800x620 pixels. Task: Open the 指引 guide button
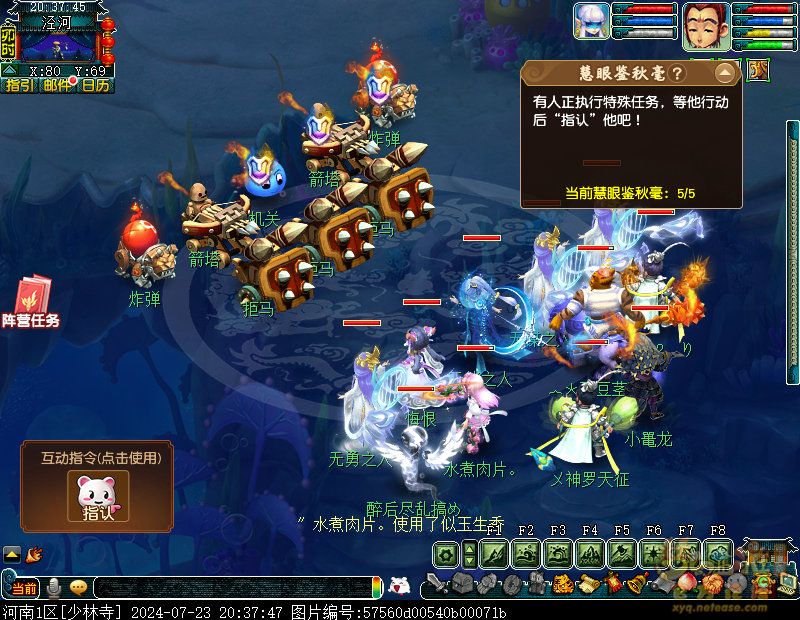17,86
